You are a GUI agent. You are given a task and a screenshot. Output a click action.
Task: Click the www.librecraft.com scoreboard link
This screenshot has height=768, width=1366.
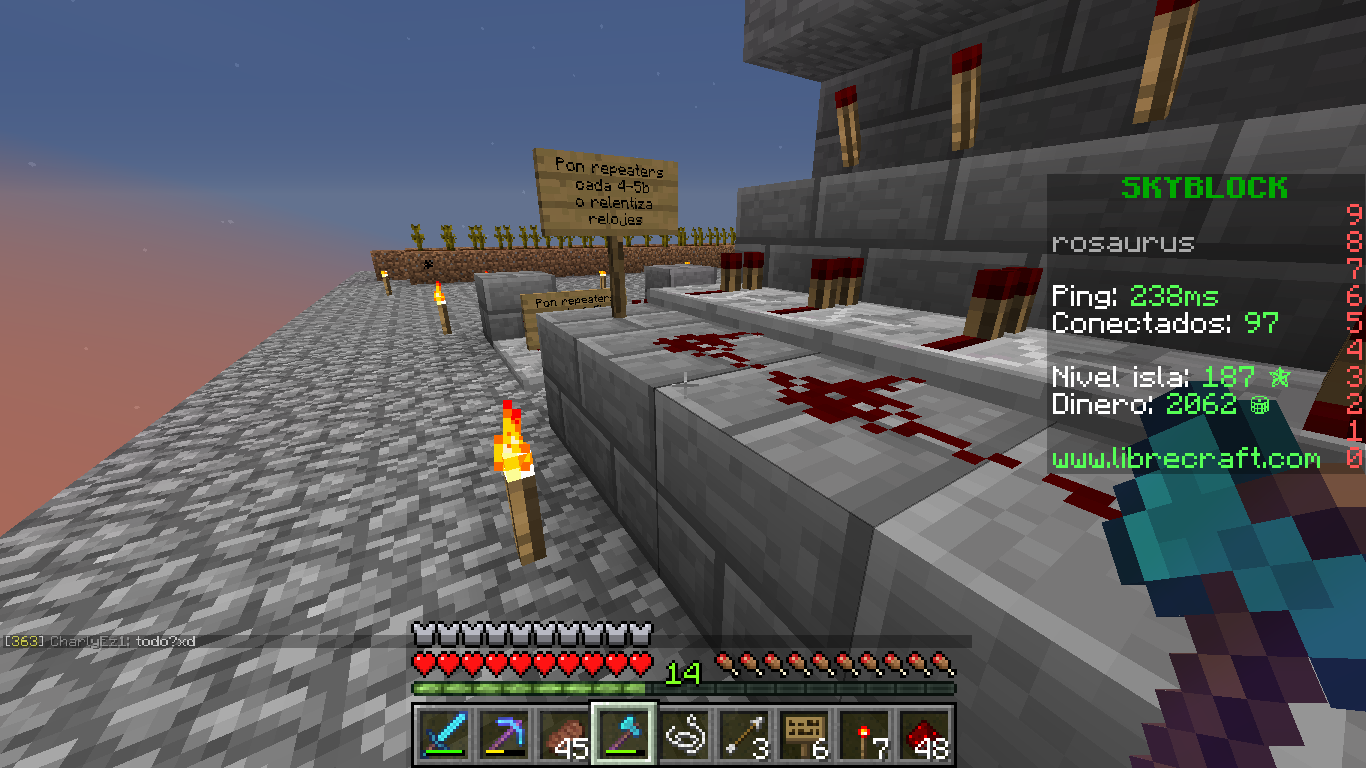[1186, 459]
